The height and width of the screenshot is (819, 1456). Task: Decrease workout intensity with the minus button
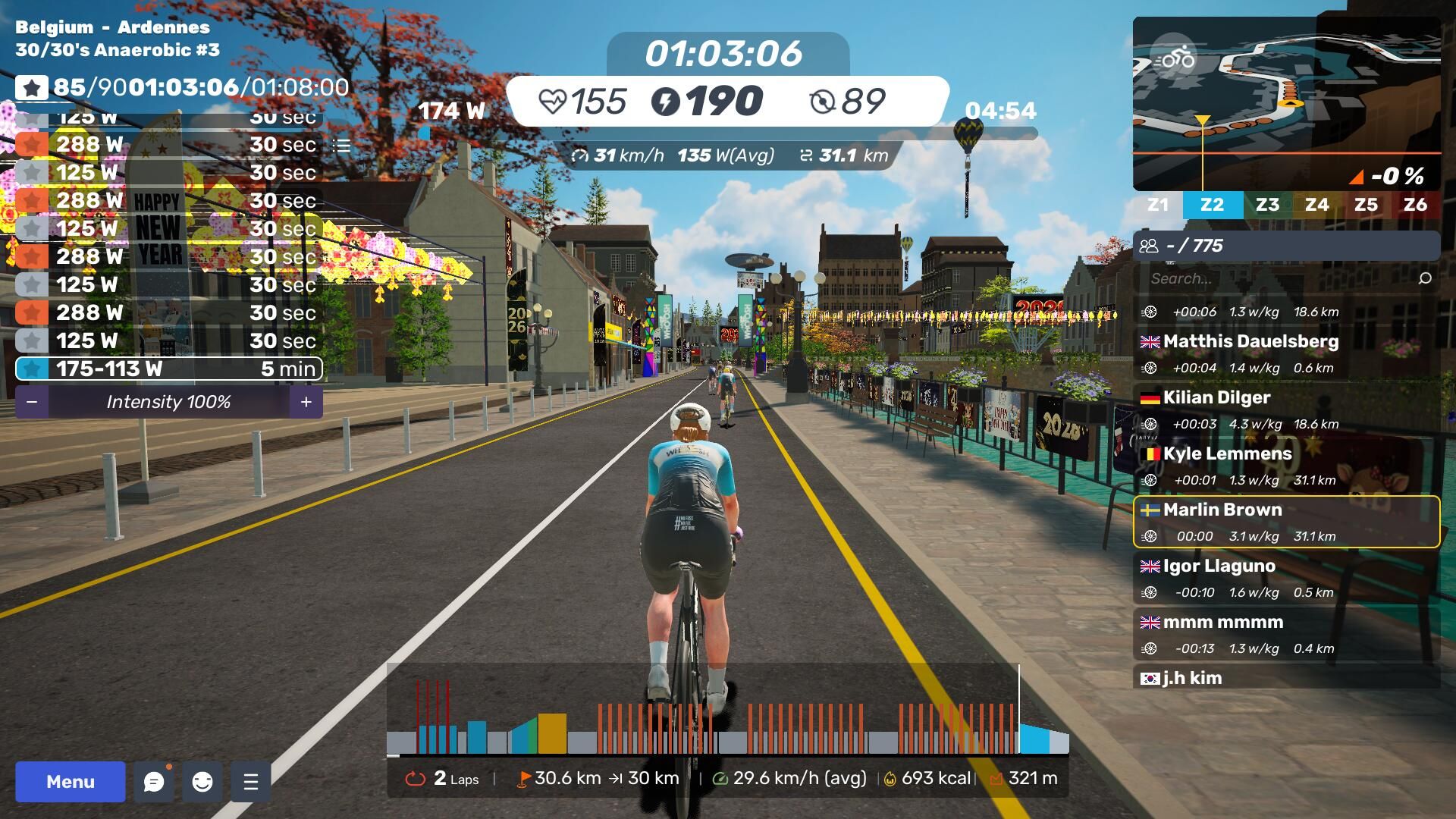tap(32, 402)
